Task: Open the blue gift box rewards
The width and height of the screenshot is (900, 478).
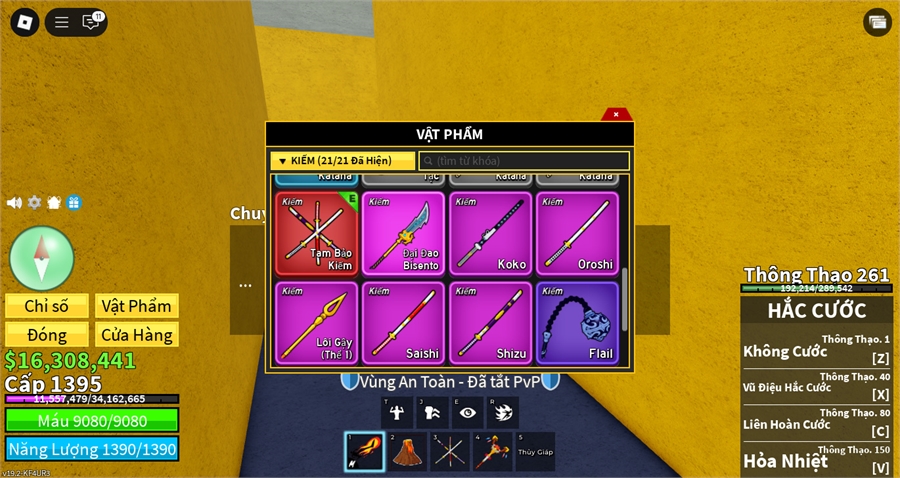Action: (74, 203)
